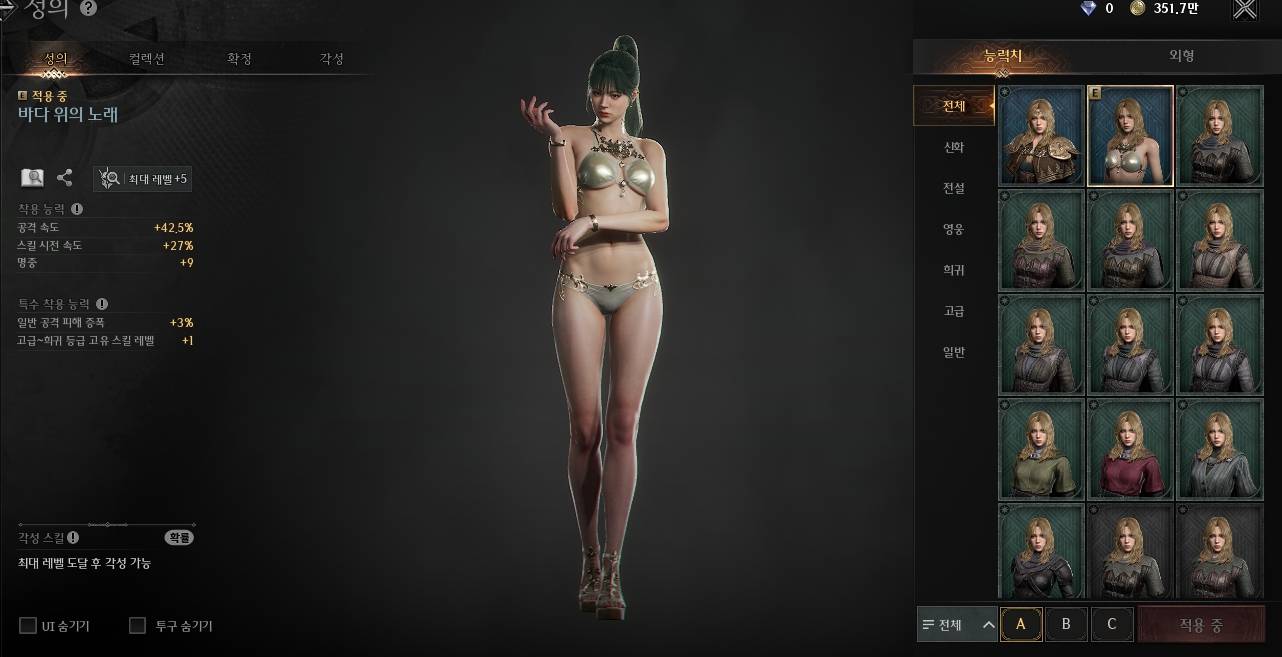Click the share icon
The height and width of the screenshot is (657, 1282).
65,178
